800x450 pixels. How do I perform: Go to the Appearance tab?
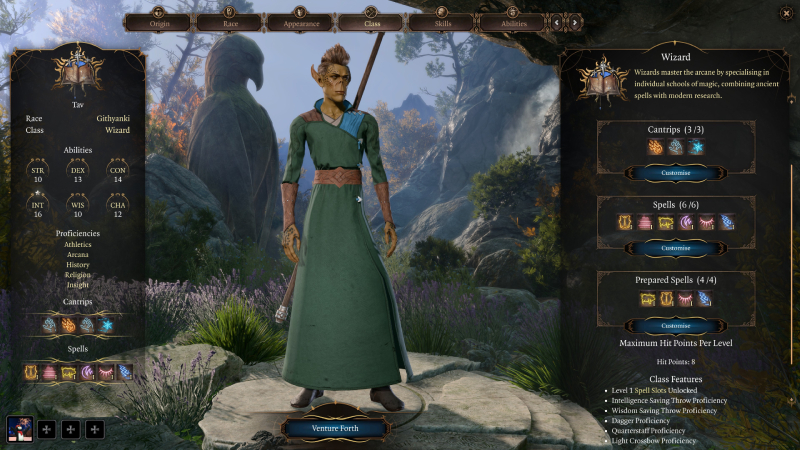pos(300,21)
